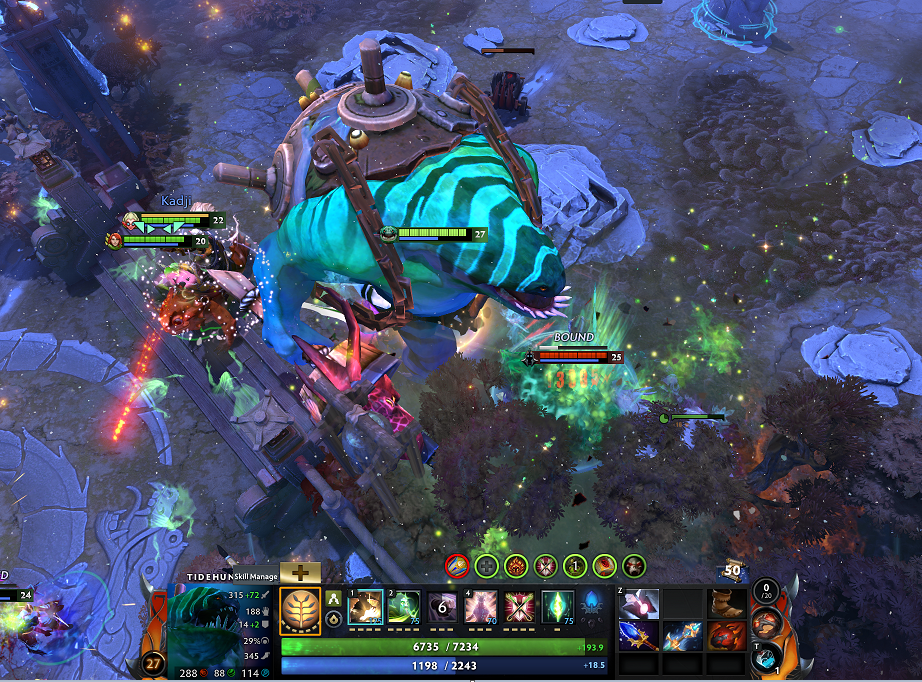Open the scroll icon showing 50
The height and width of the screenshot is (682, 922).
tap(735, 571)
